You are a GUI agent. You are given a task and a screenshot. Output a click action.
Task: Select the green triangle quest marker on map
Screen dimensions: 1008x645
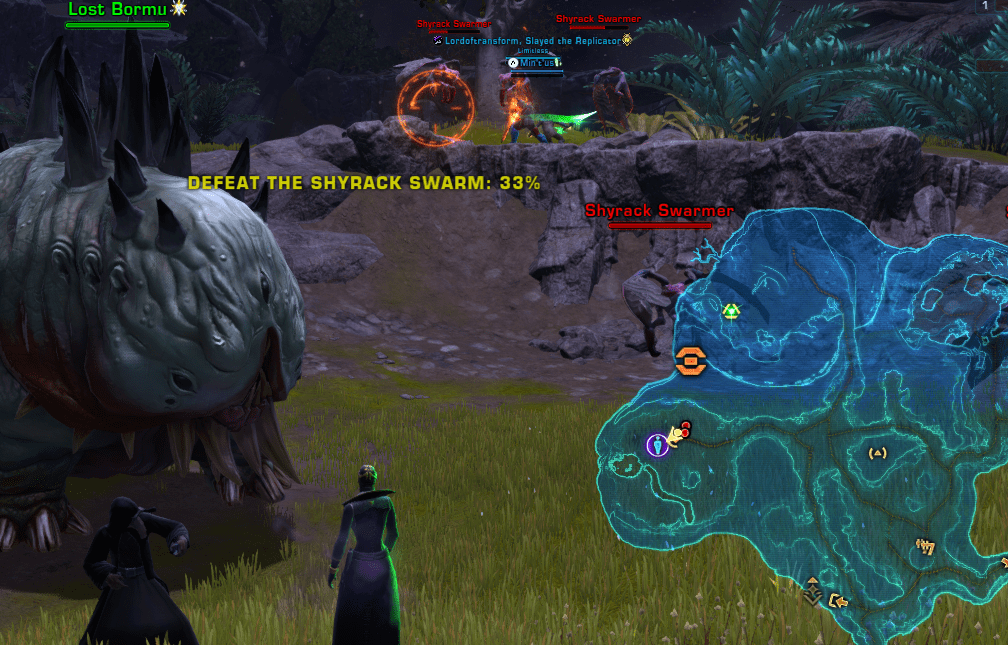click(x=731, y=312)
